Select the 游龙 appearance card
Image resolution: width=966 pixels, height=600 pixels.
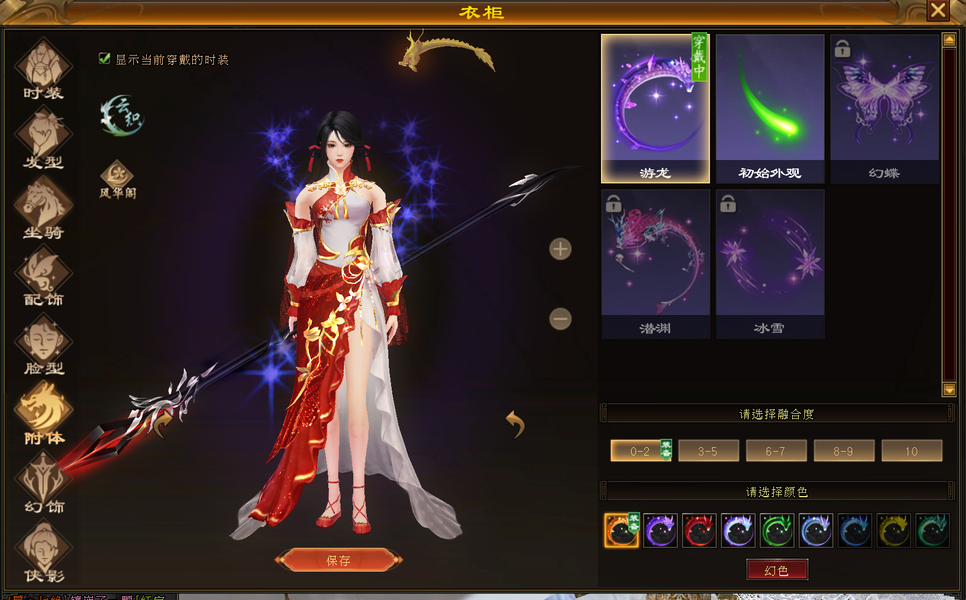pyautogui.click(x=655, y=108)
